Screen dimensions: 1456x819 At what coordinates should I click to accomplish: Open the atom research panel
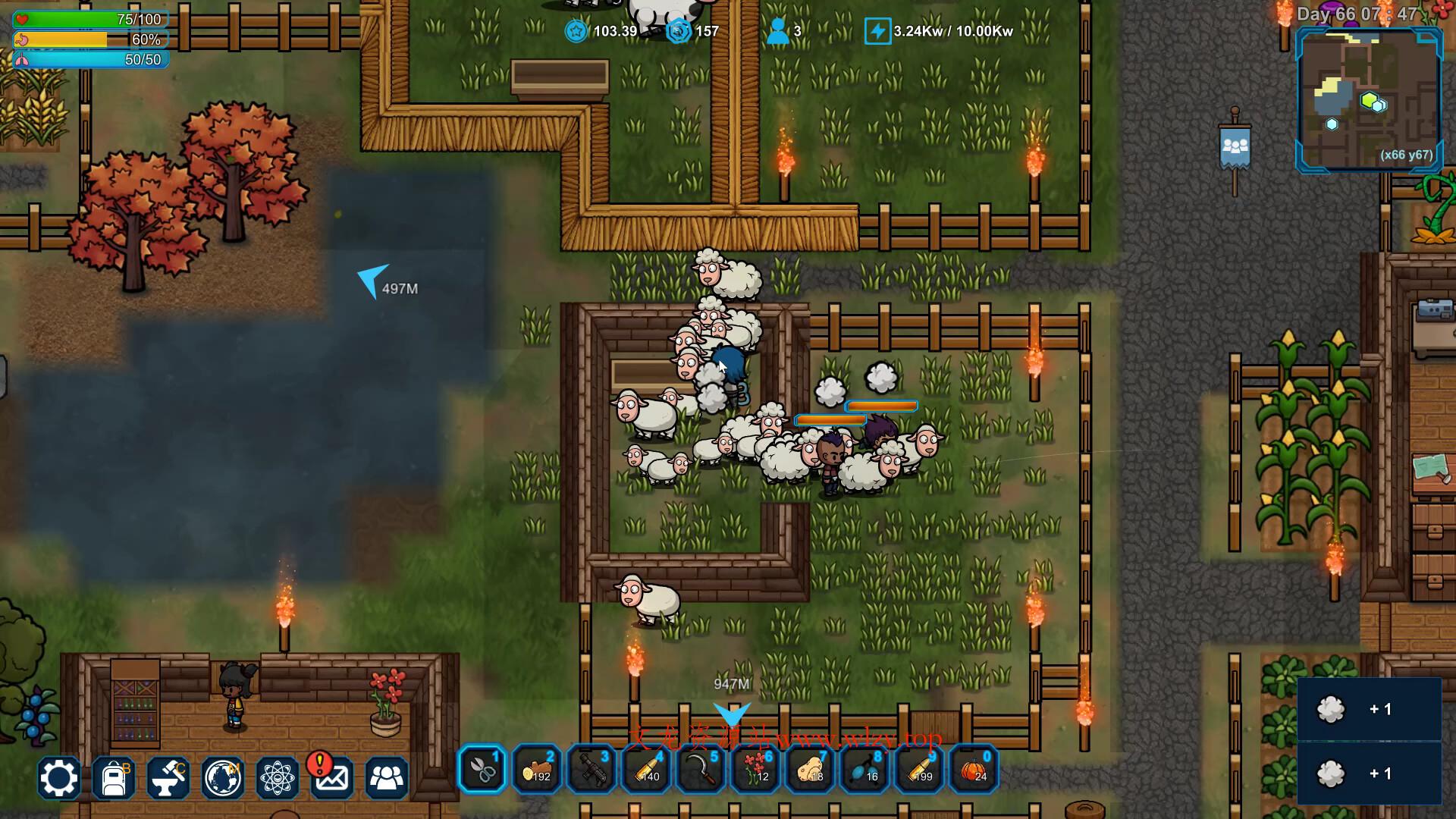coord(278,778)
